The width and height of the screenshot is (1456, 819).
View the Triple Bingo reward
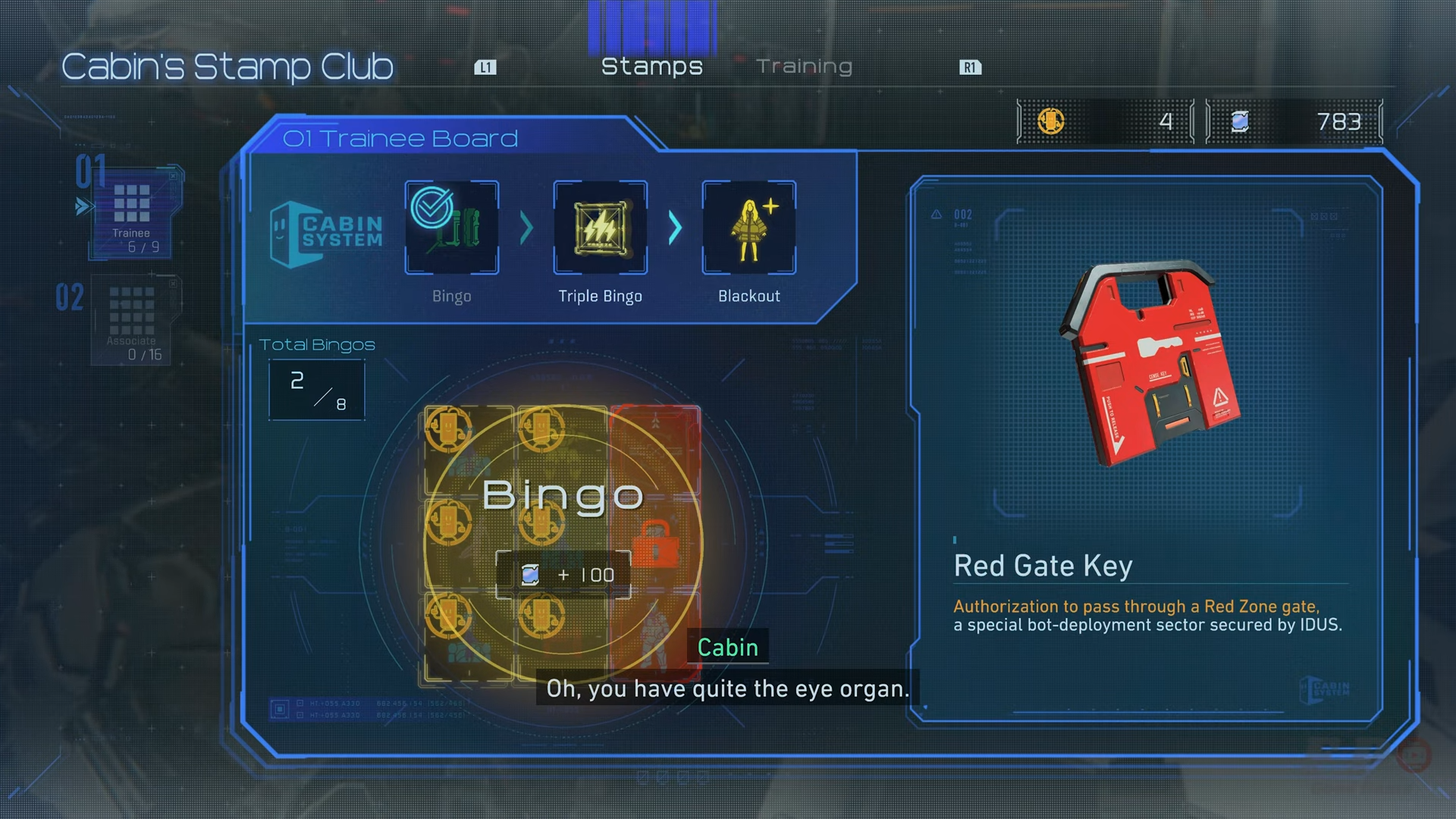[x=601, y=227]
